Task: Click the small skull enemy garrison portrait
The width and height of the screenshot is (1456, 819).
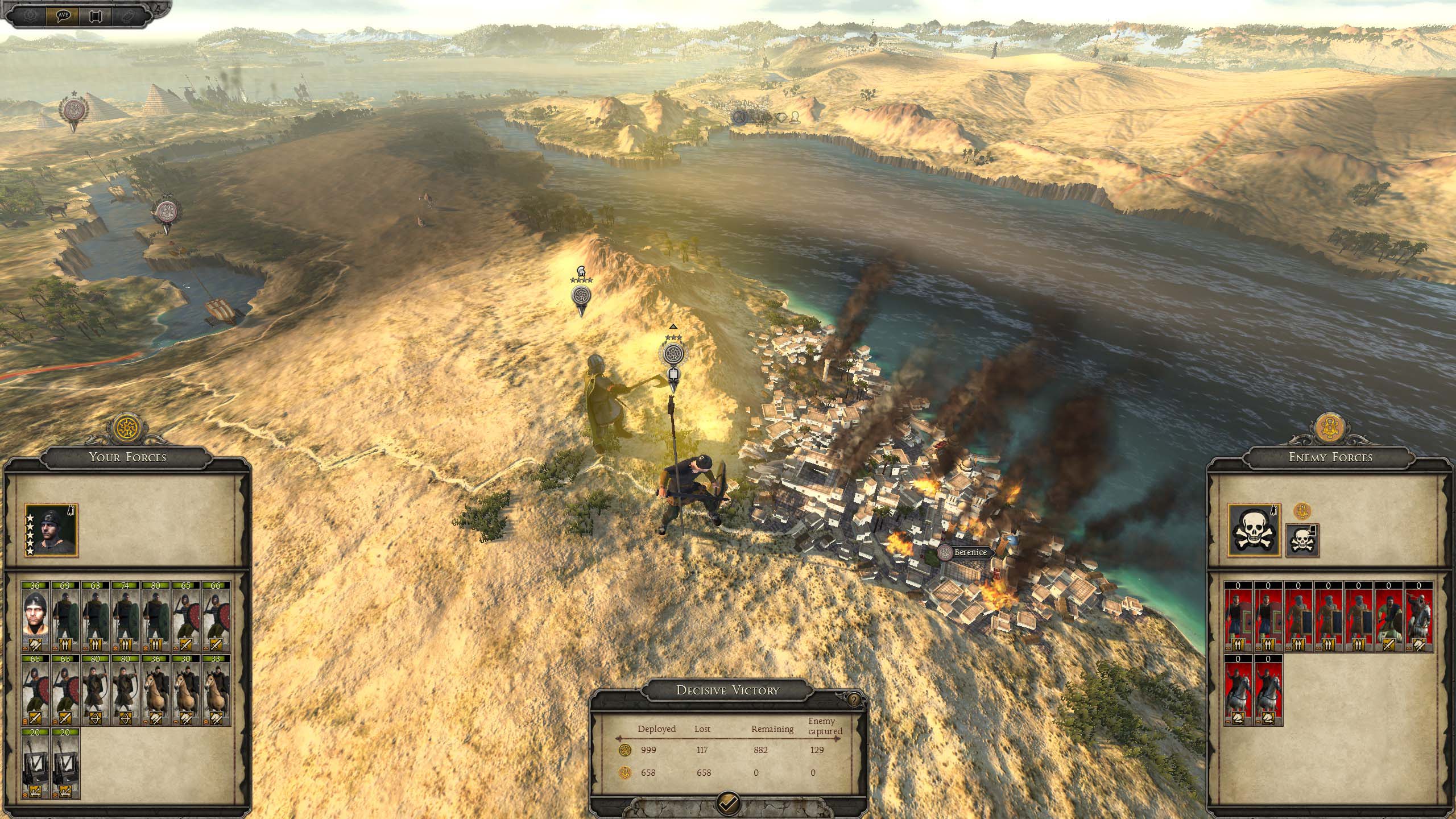Action: click(1302, 541)
